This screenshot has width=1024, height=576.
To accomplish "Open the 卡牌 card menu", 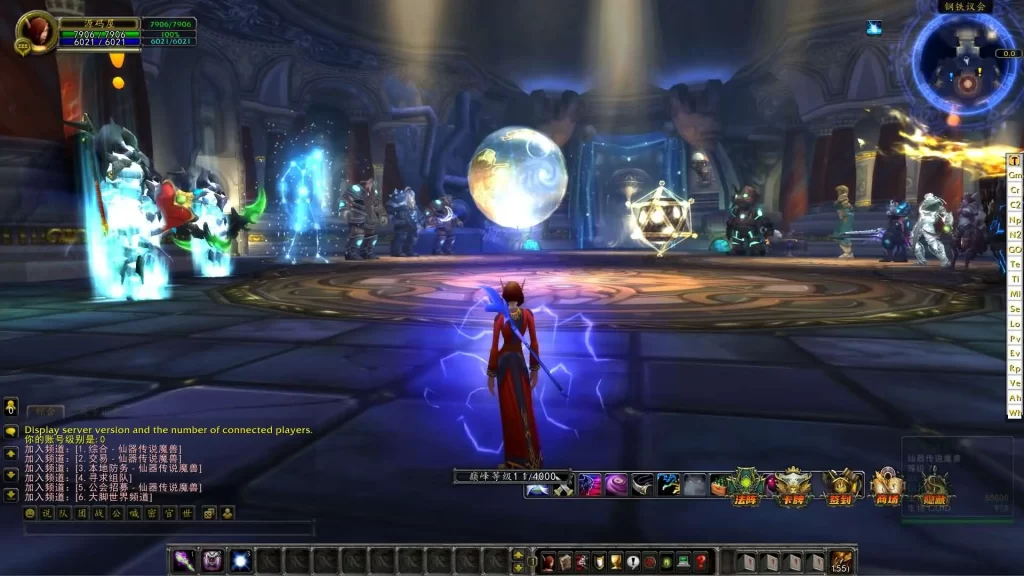I will click(793, 487).
